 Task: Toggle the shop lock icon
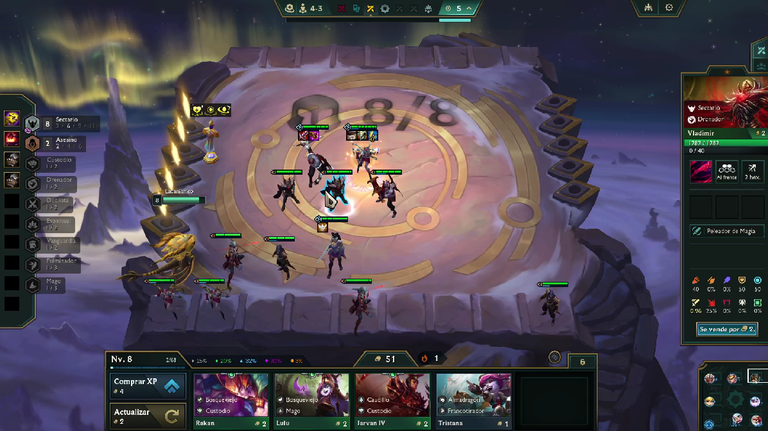[554, 357]
